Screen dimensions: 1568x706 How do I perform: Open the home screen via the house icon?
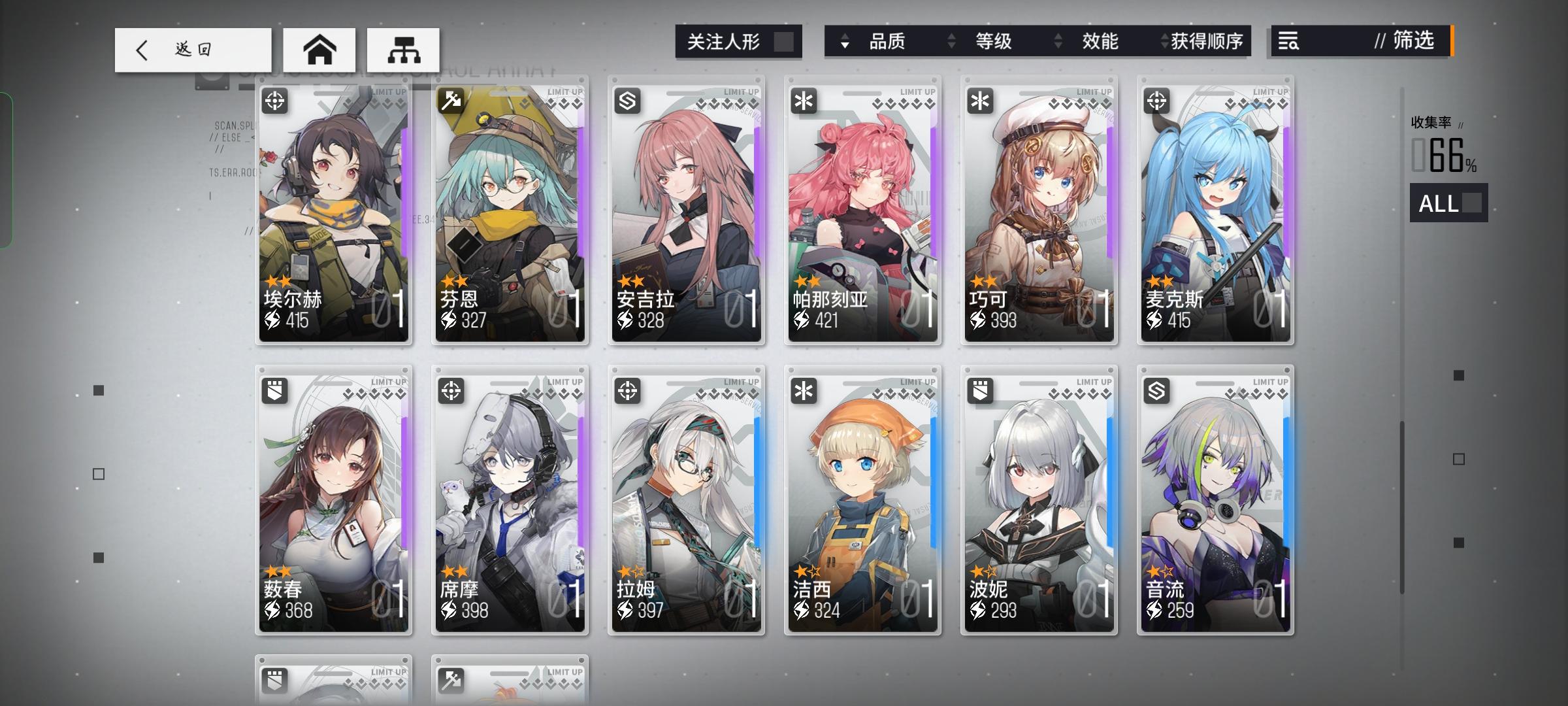pyautogui.click(x=318, y=50)
